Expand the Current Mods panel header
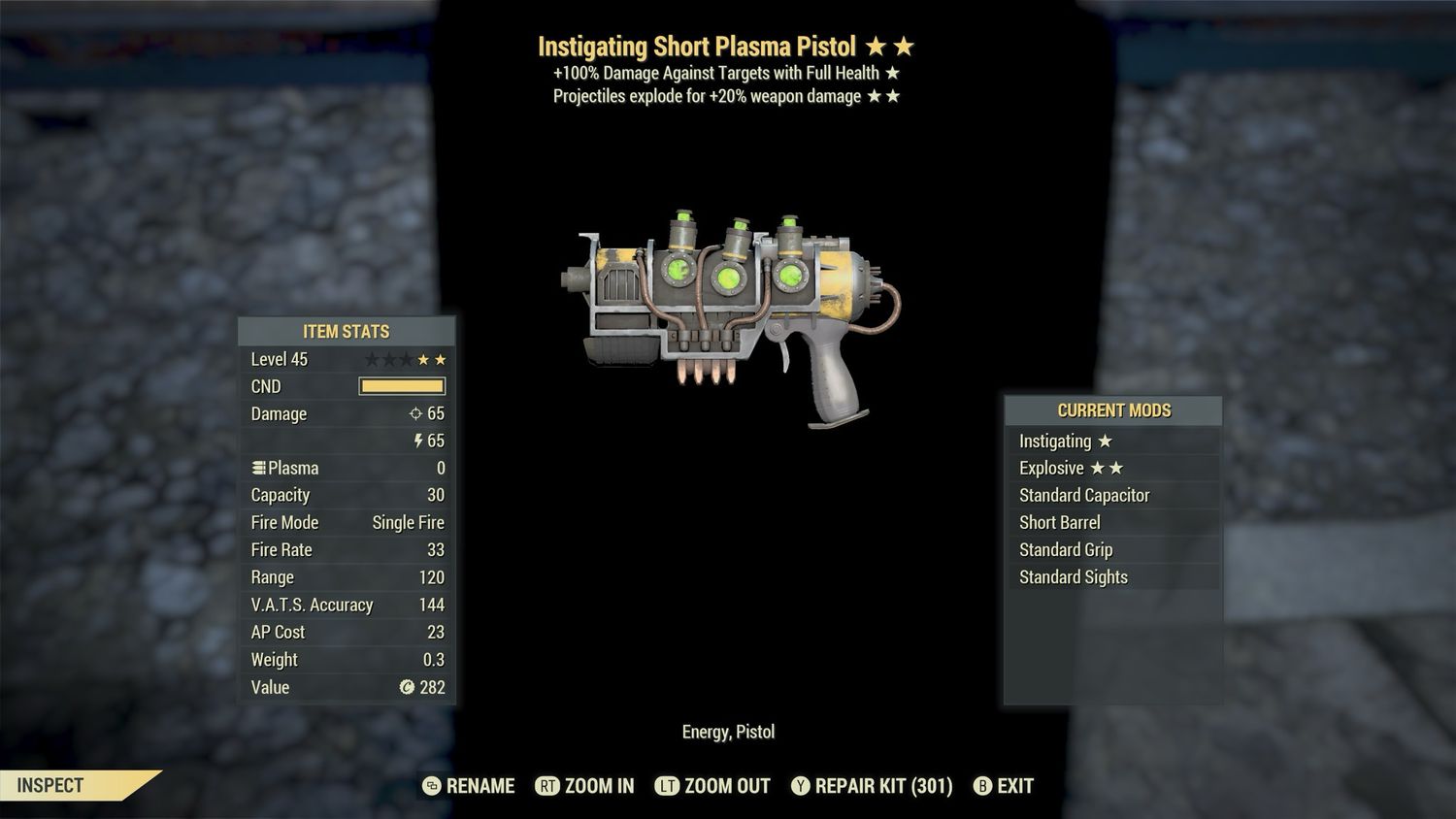Viewport: 1456px width, 819px height. pos(1113,409)
